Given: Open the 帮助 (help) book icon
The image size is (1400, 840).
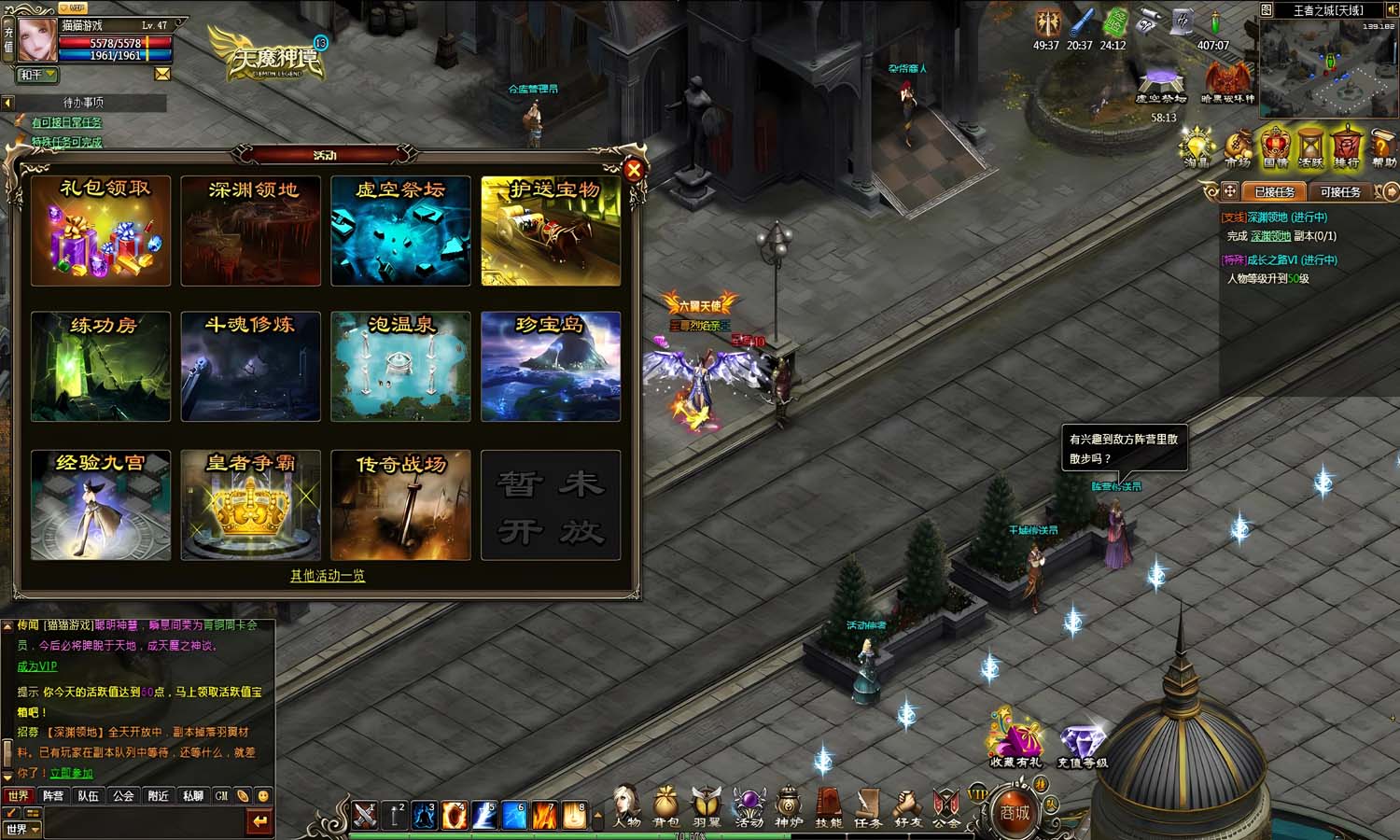Looking at the screenshot, I should click(x=1382, y=147).
